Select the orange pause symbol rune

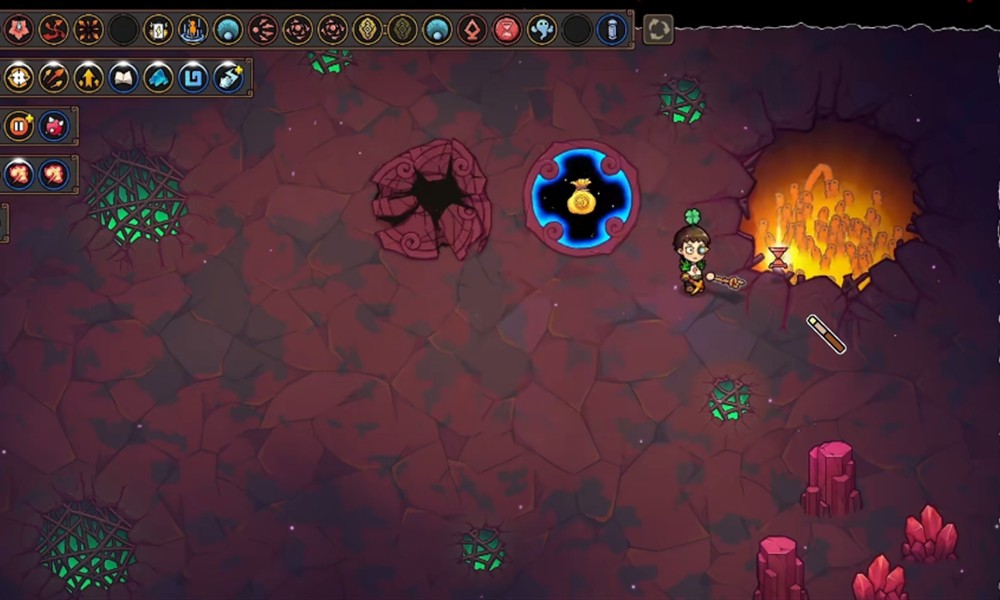(x=18, y=126)
